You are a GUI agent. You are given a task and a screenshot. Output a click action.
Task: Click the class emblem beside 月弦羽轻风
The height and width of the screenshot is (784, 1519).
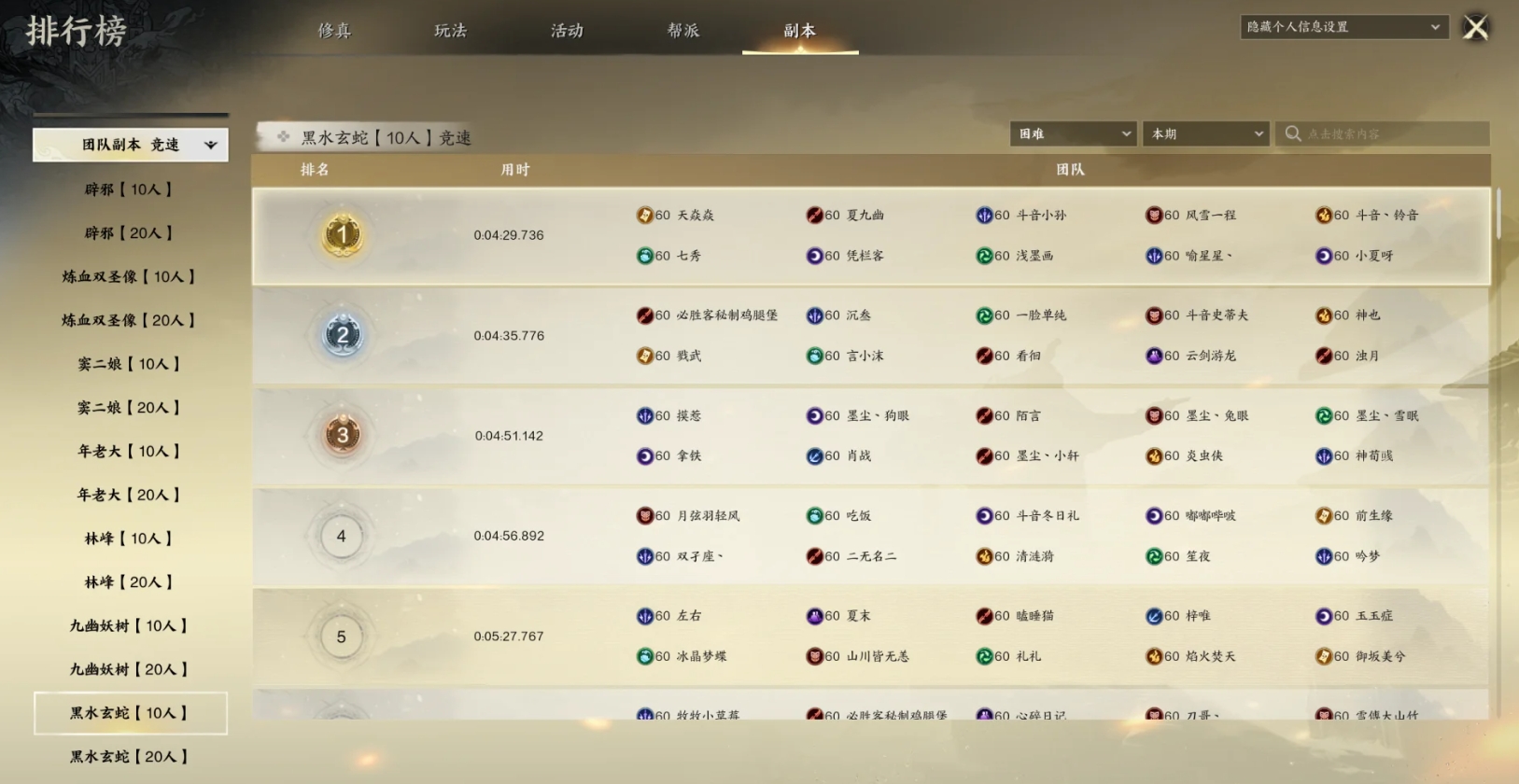click(645, 515)
